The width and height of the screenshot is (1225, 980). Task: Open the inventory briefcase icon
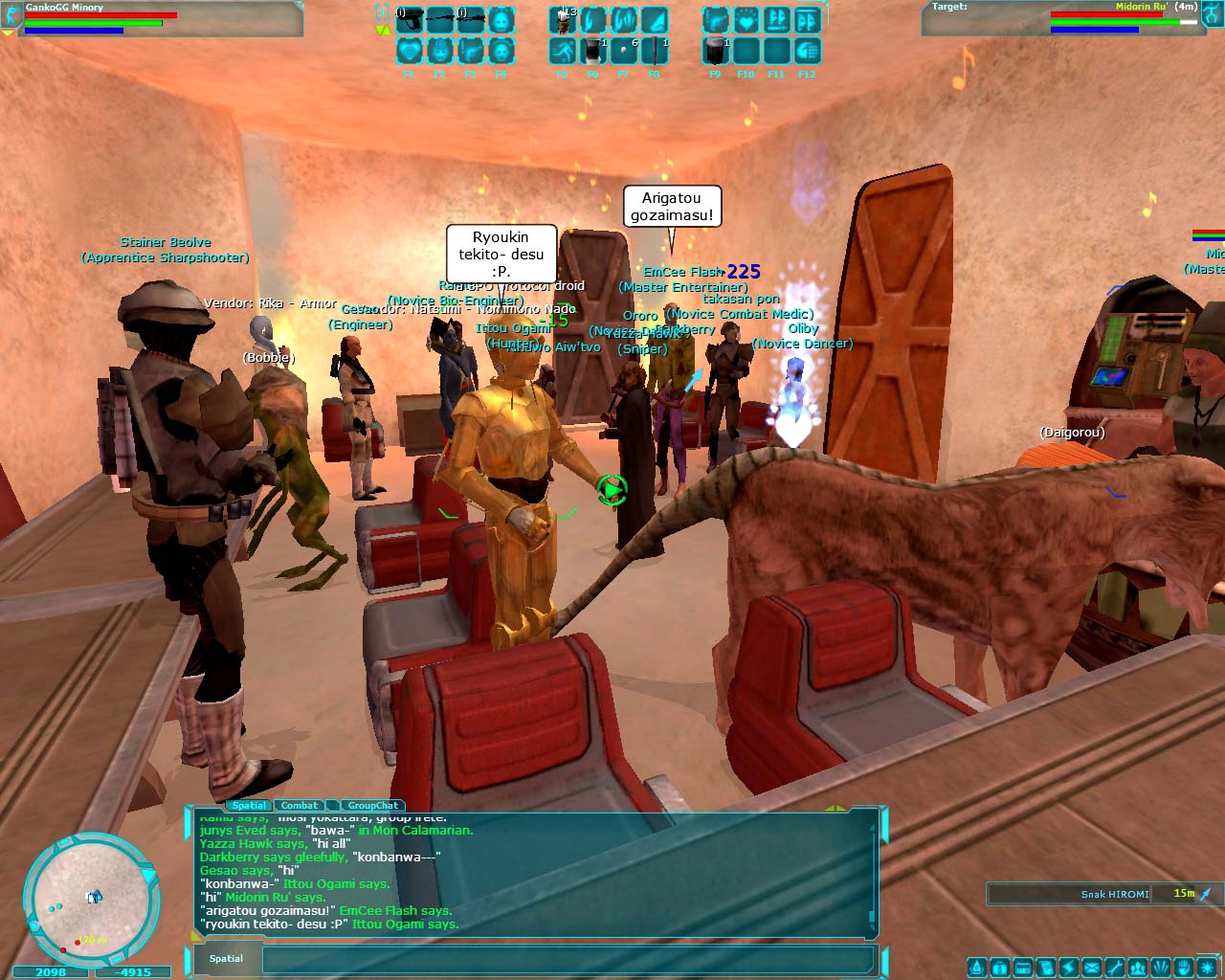pos(998,967)
